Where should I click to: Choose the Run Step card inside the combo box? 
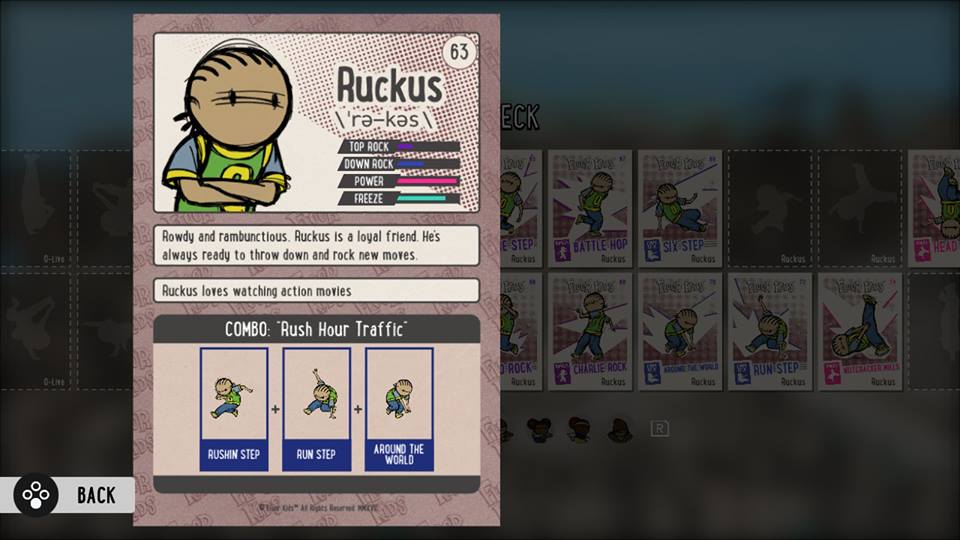tap(316, 408)
